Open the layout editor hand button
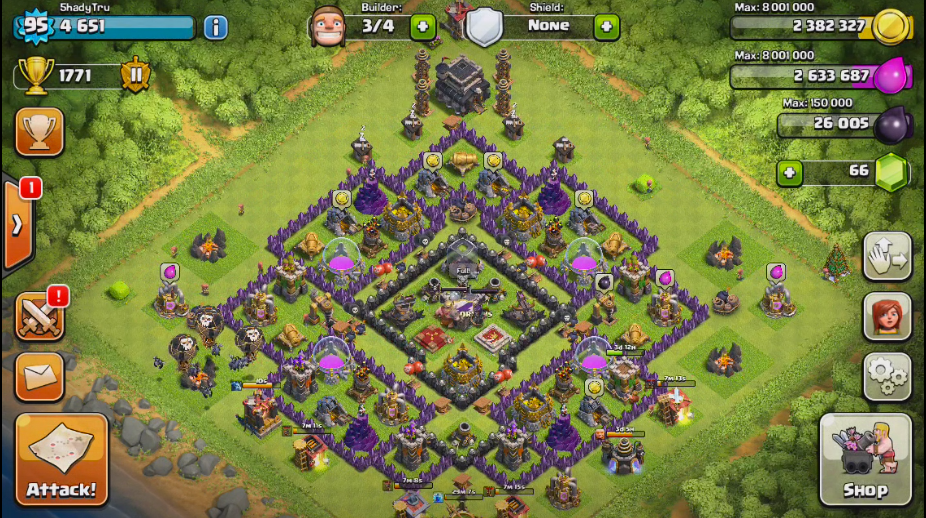926x518 pixels. [887, 257]
